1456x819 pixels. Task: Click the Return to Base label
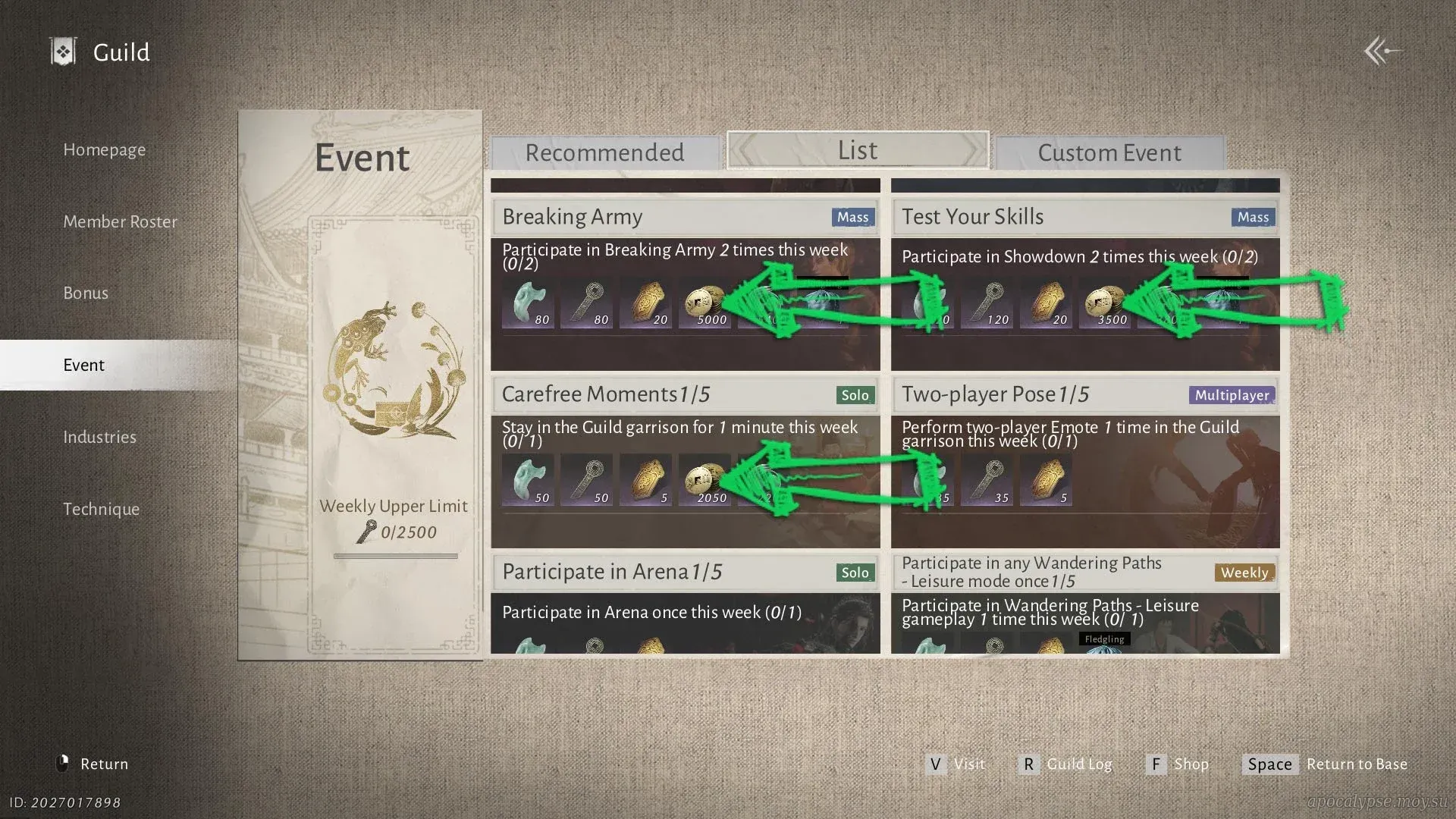(x=1356, y=764)
